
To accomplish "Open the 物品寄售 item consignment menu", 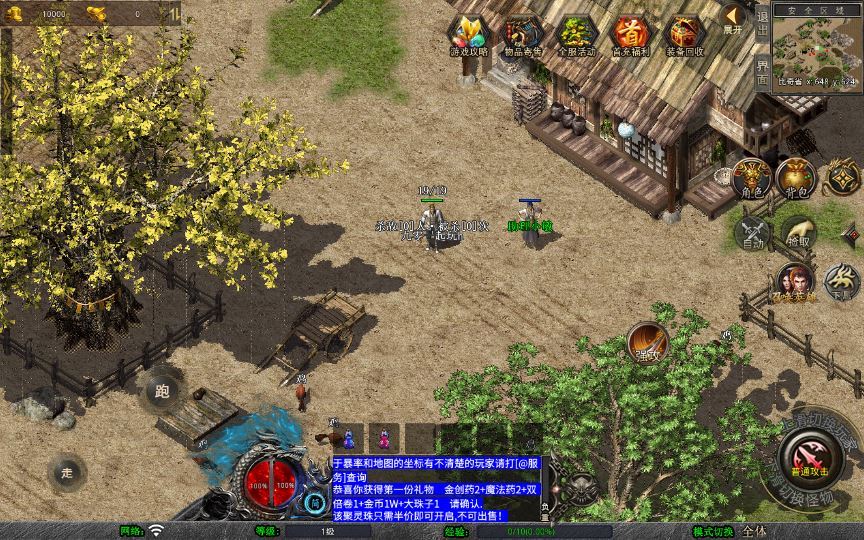I will pos(522,37).
